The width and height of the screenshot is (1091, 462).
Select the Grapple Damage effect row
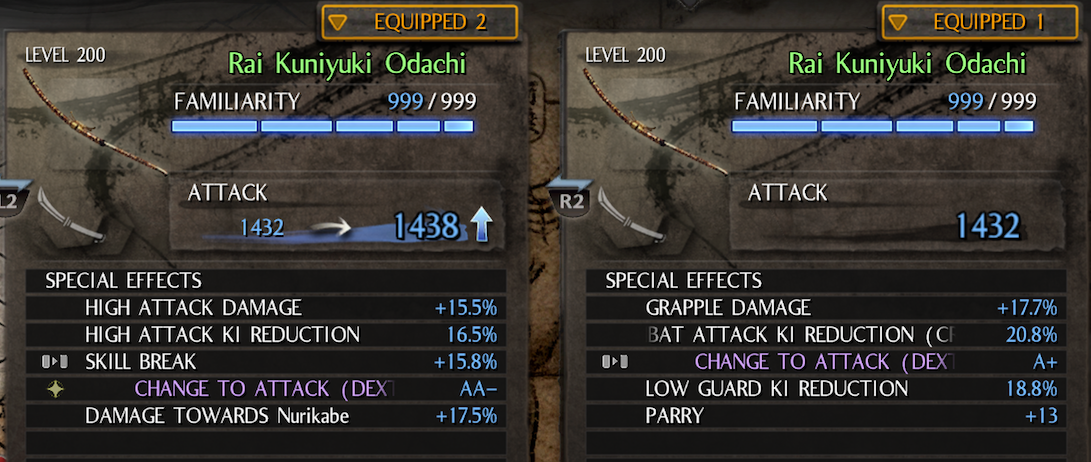point(825,308)
